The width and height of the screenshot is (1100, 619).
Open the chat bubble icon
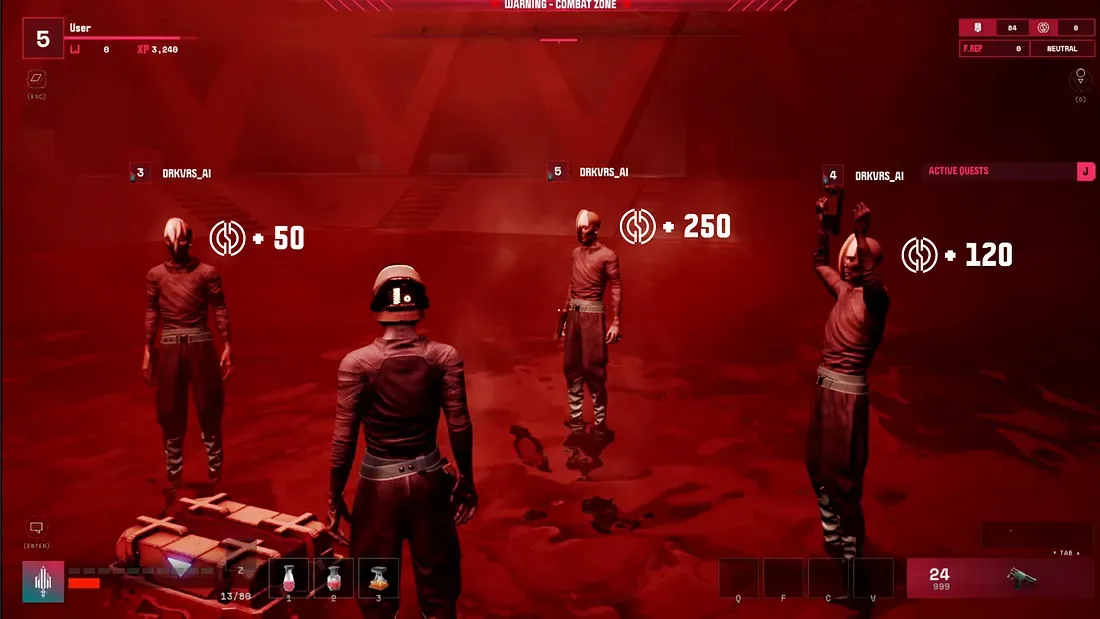[37, 528]
